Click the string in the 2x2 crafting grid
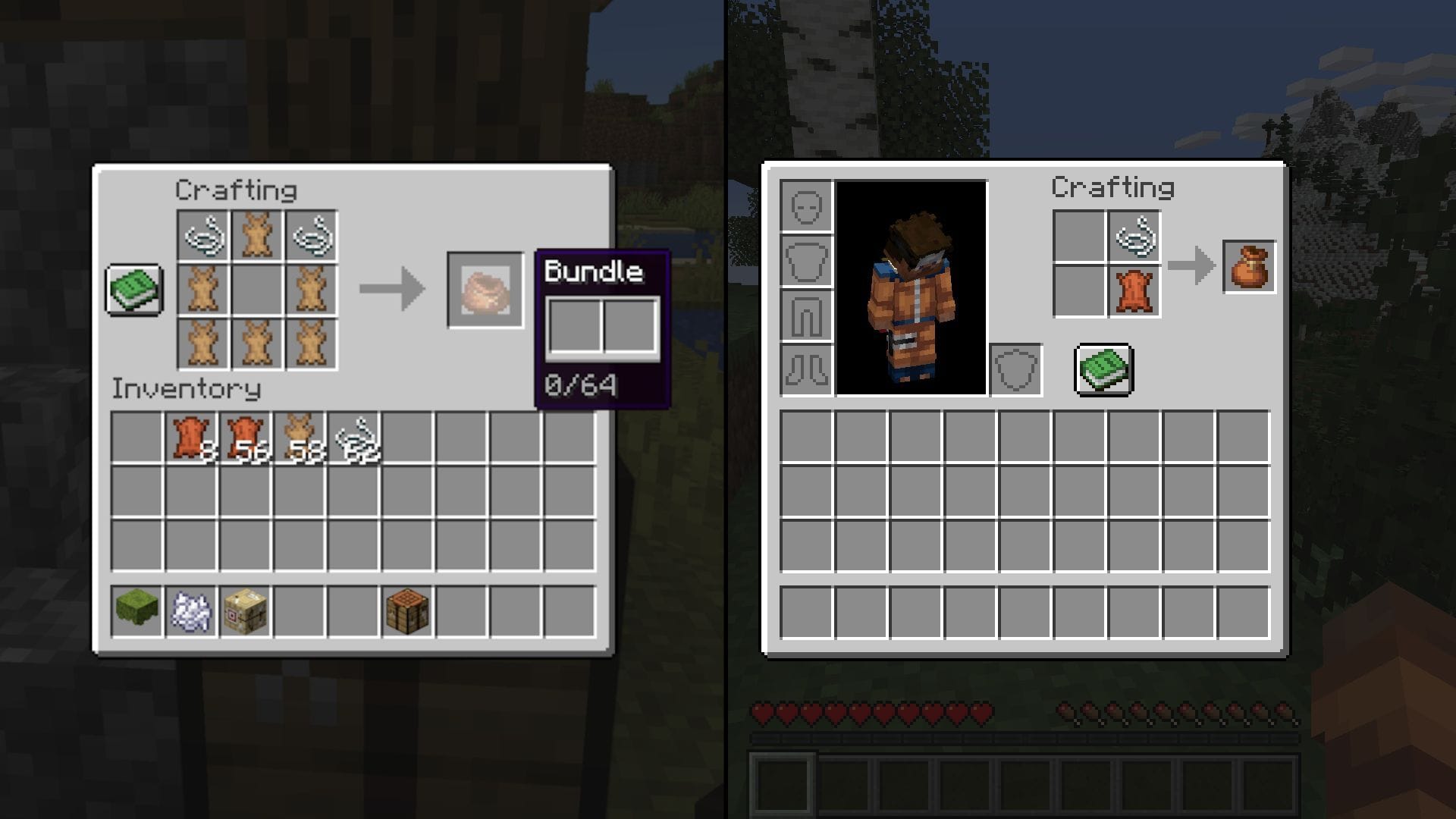Image resolution: width=1456 pixels, height=819 pixels. pyautogui.click(x=1134, y=235)
